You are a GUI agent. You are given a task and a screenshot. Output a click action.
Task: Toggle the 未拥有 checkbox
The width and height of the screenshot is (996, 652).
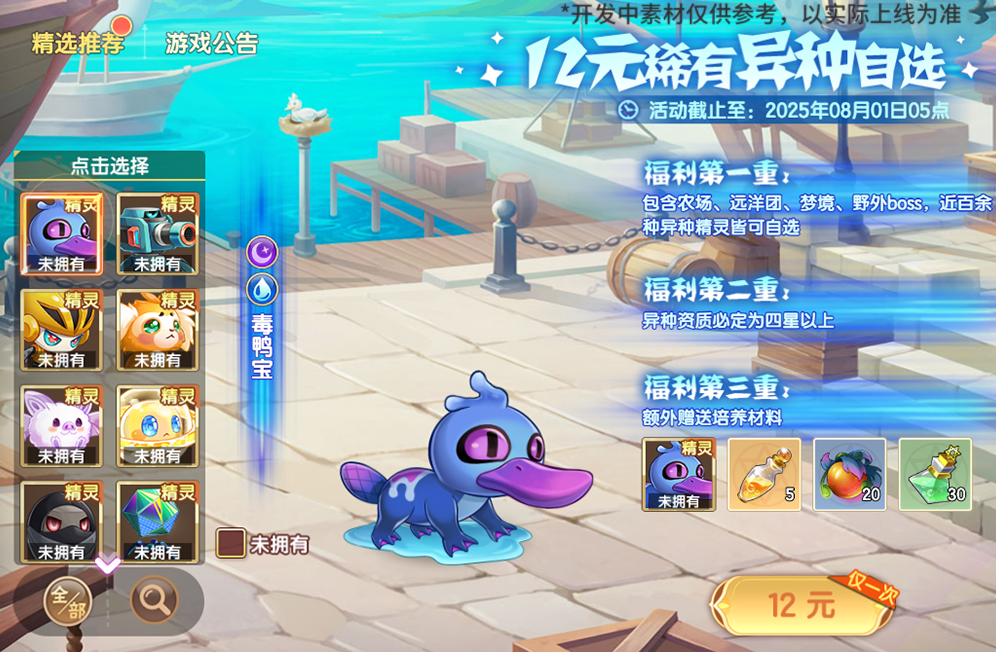pyautogui.click(x=231, y=543)
